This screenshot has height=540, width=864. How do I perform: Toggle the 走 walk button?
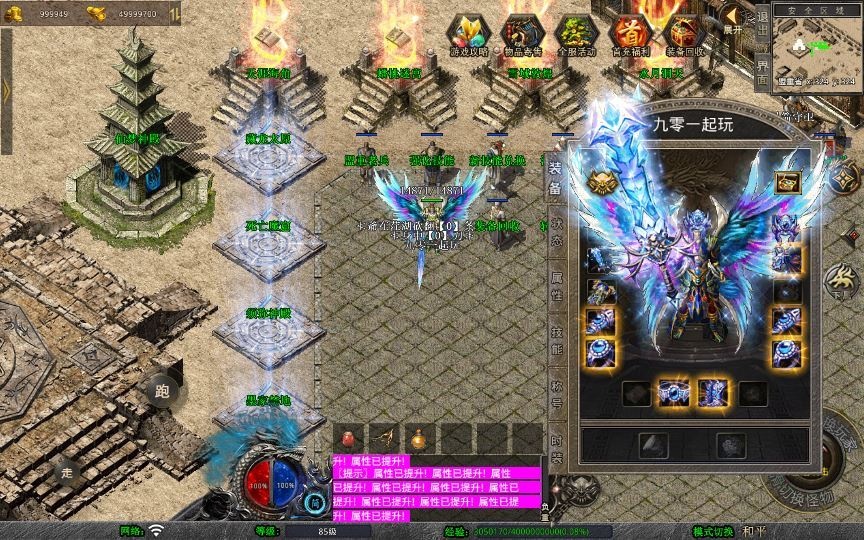(66, 472)
